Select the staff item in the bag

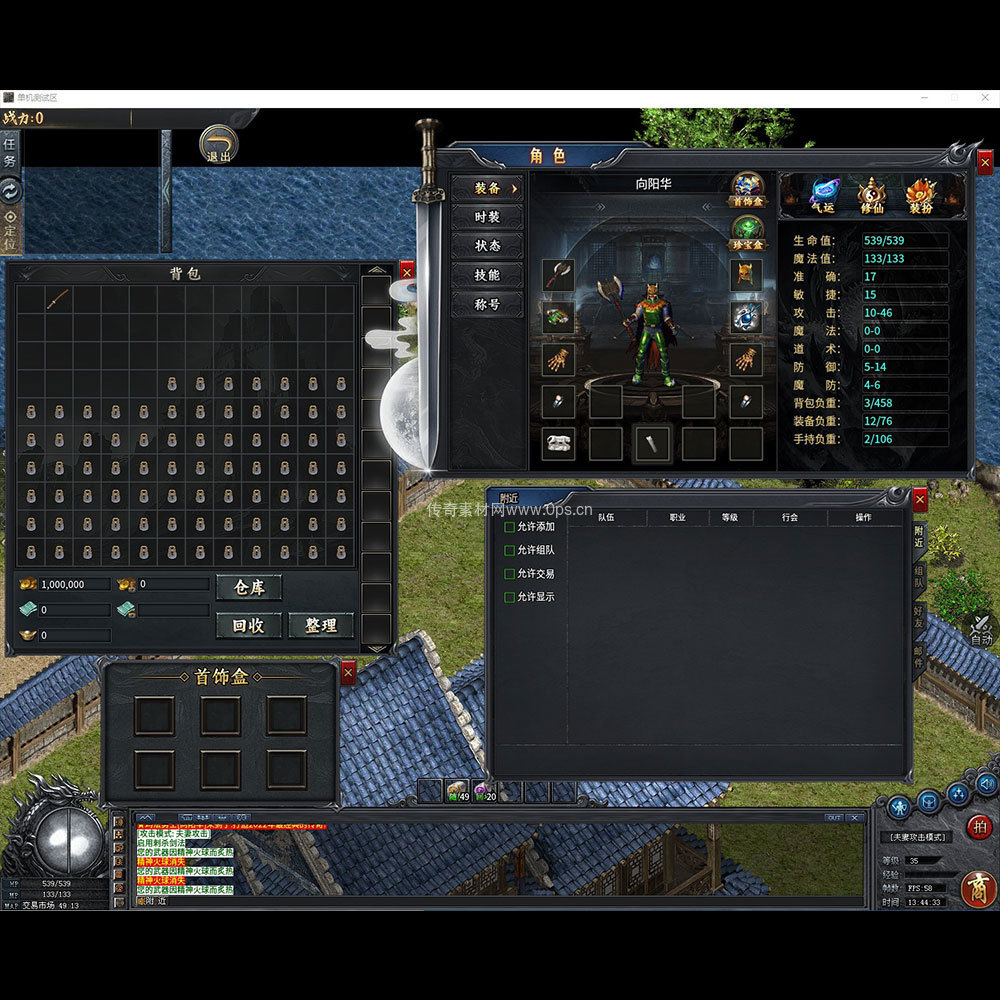[x=58, y=298]
